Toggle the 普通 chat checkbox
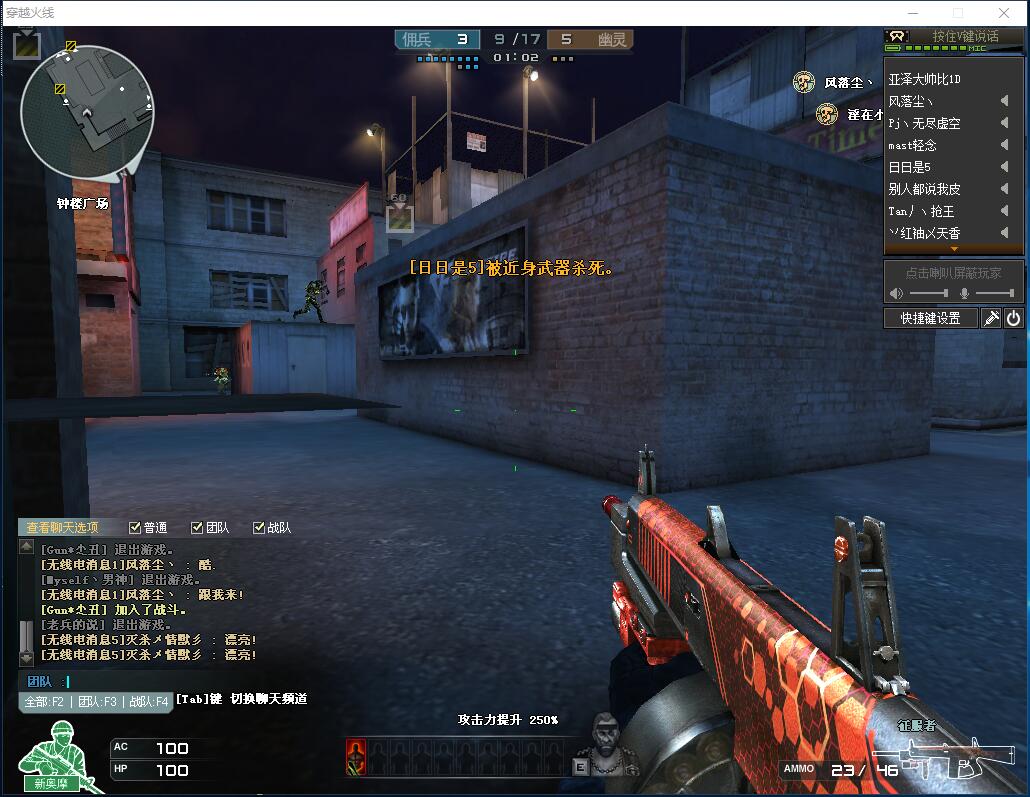This screenshot has width=1030, height=797. point(135,527)
